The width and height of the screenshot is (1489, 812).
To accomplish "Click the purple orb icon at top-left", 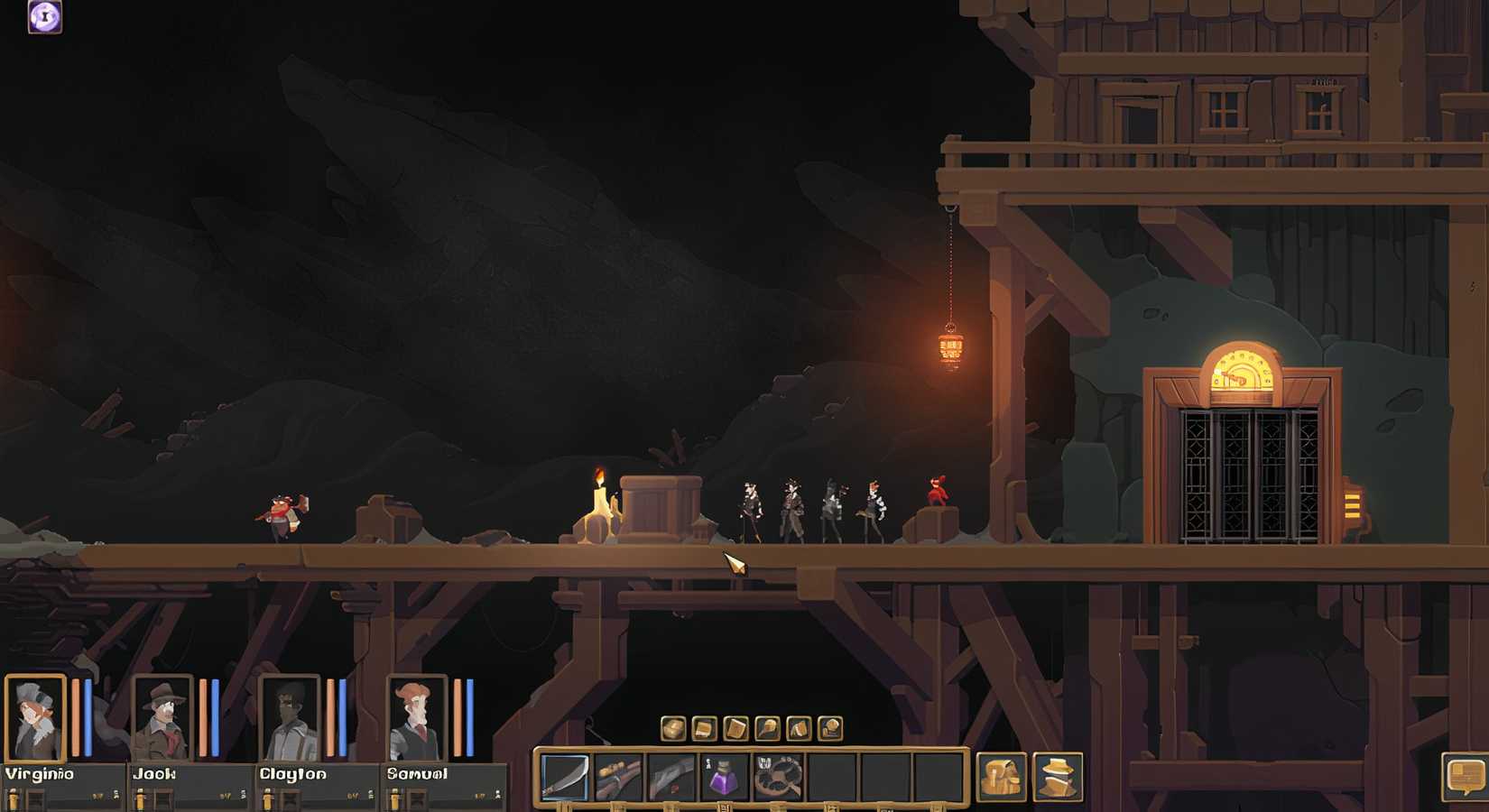I will (45, 16).
